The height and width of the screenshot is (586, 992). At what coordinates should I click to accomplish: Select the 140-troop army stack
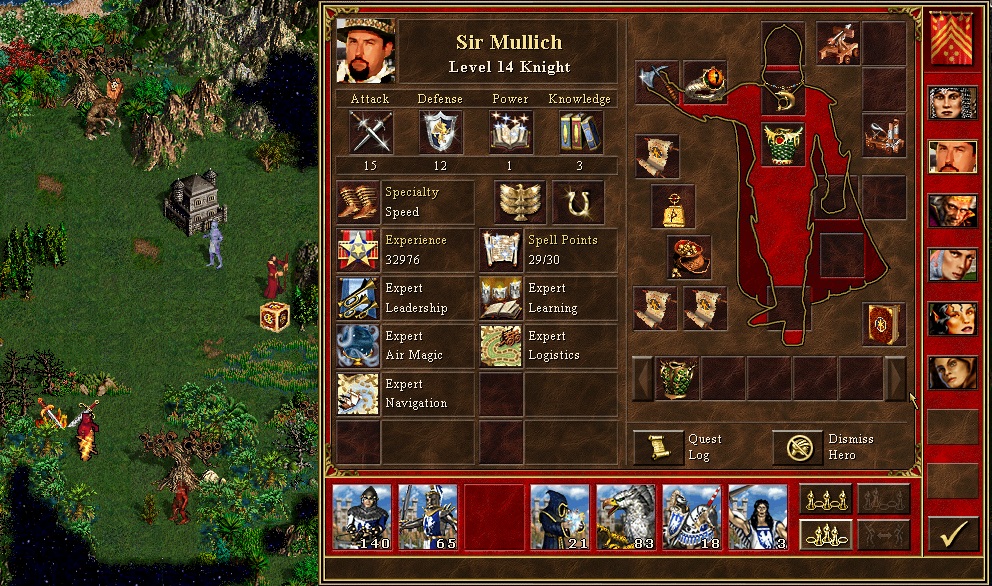[361, 517]
